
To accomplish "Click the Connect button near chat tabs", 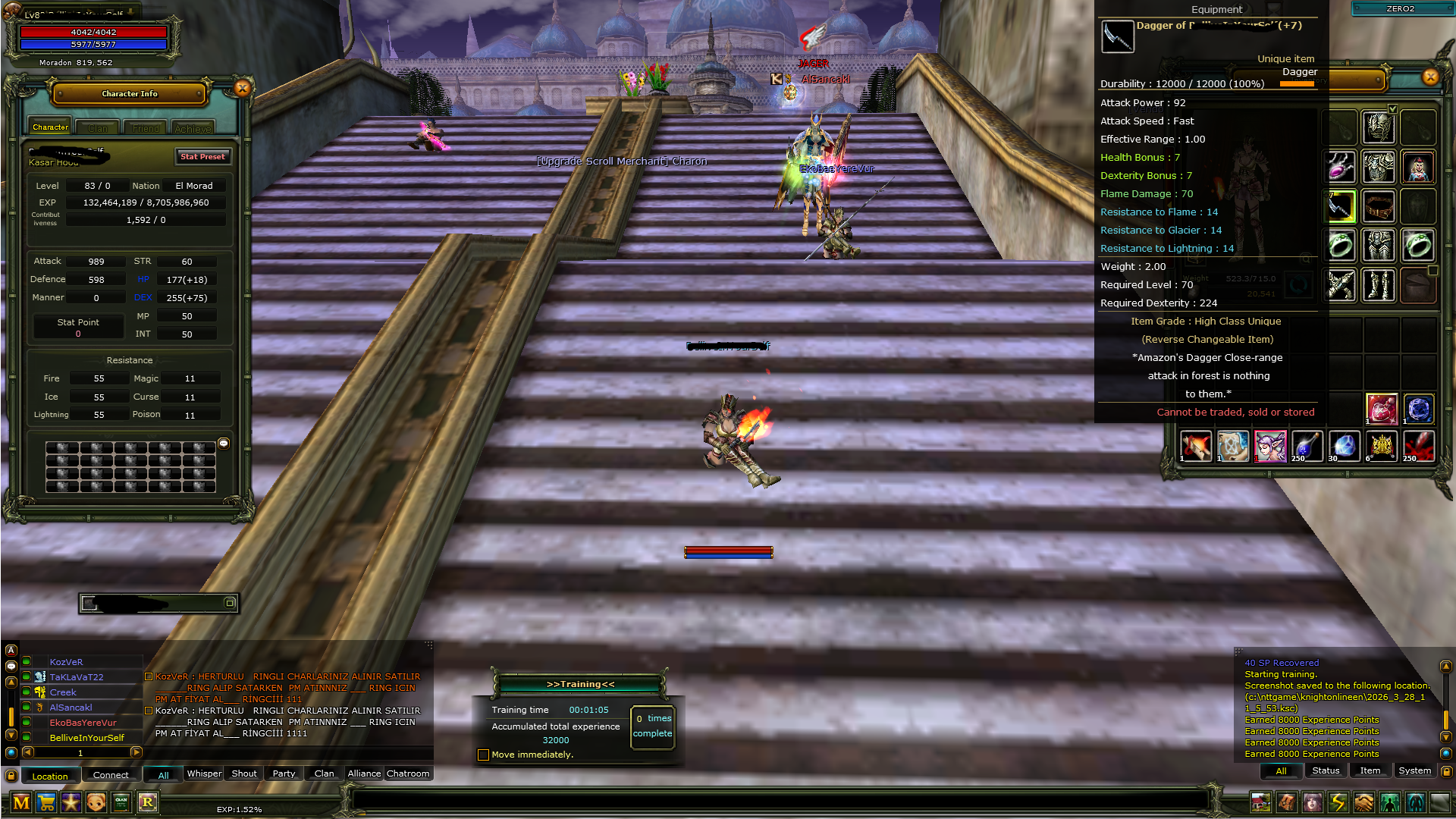I will (111, 774).
